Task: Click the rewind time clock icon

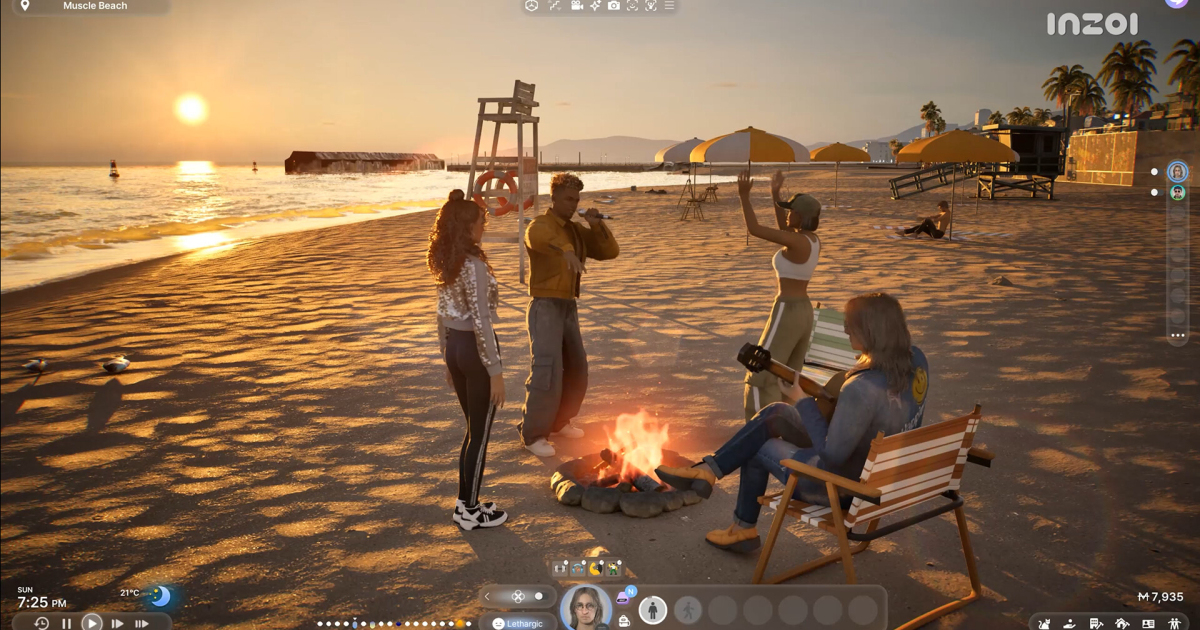Action: tap(41, 623)
